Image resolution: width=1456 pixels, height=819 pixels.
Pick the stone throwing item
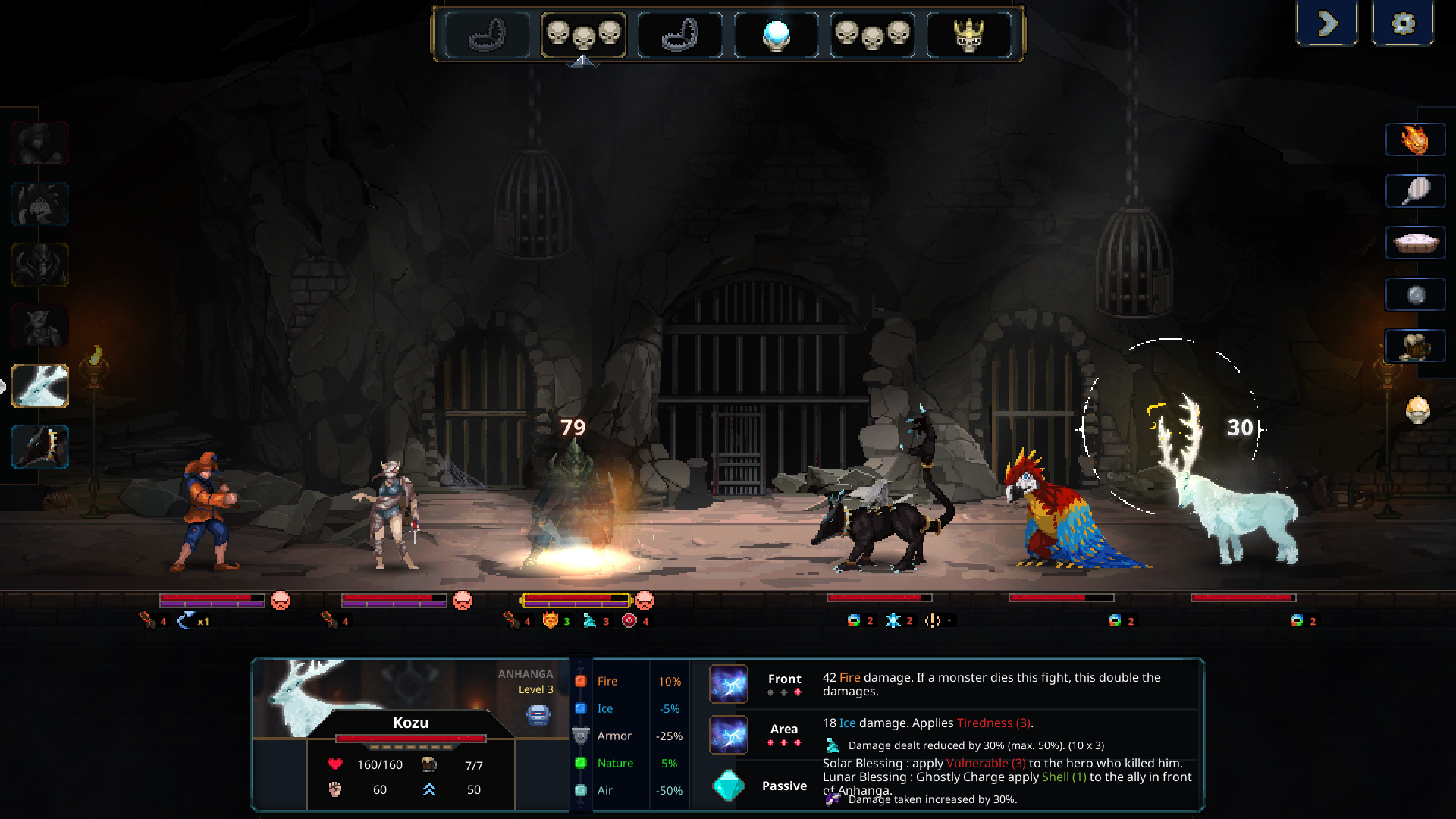(x=1416, y=296)
